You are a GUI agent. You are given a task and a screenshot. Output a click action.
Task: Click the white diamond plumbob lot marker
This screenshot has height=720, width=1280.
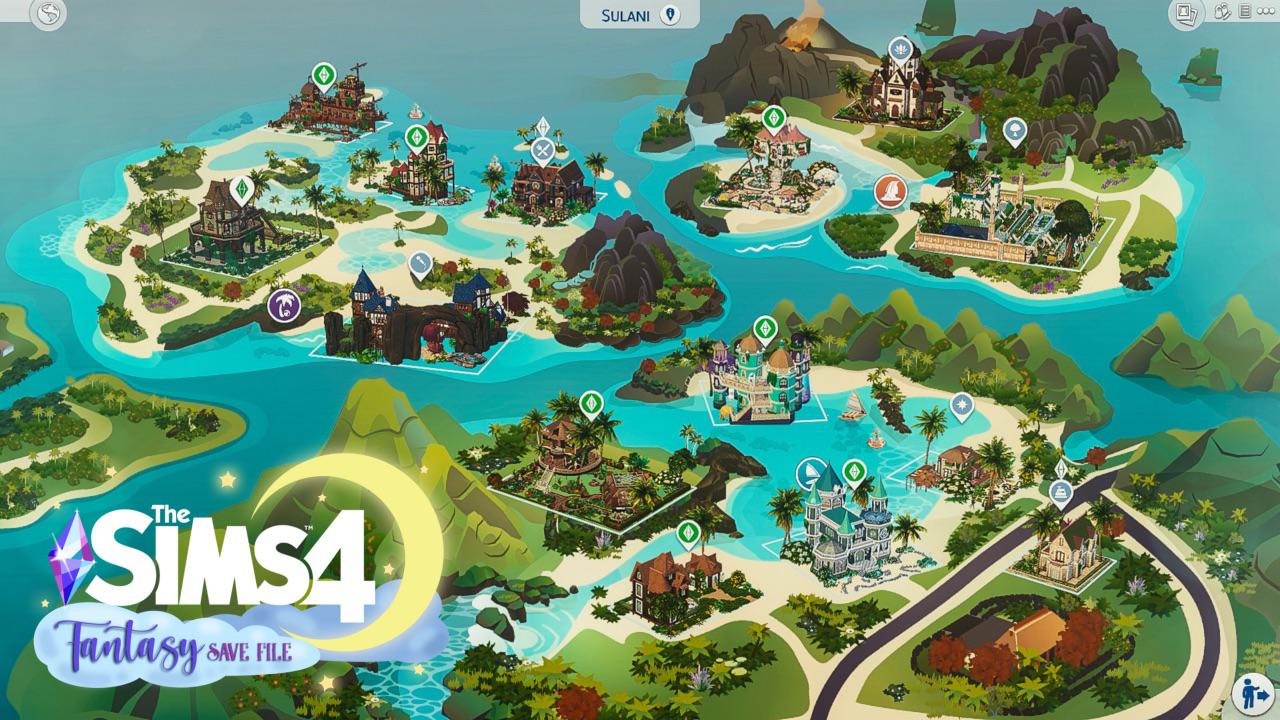(x=543, y=124)
